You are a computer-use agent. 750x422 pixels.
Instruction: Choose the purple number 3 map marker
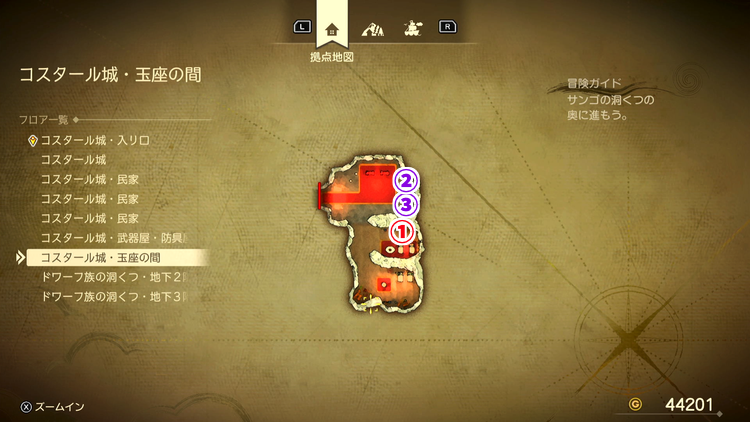405,205
